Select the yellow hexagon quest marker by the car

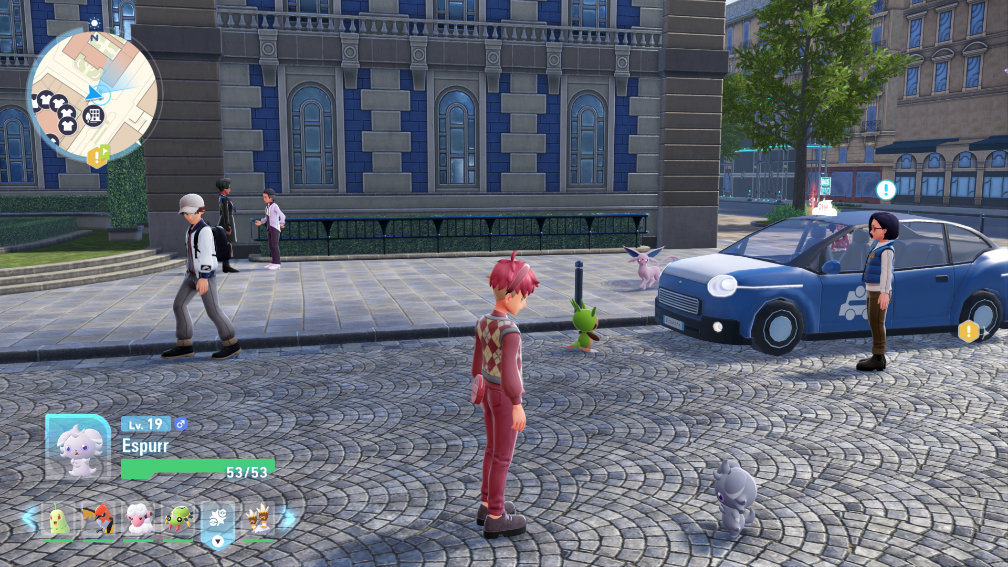click(968, 331)
